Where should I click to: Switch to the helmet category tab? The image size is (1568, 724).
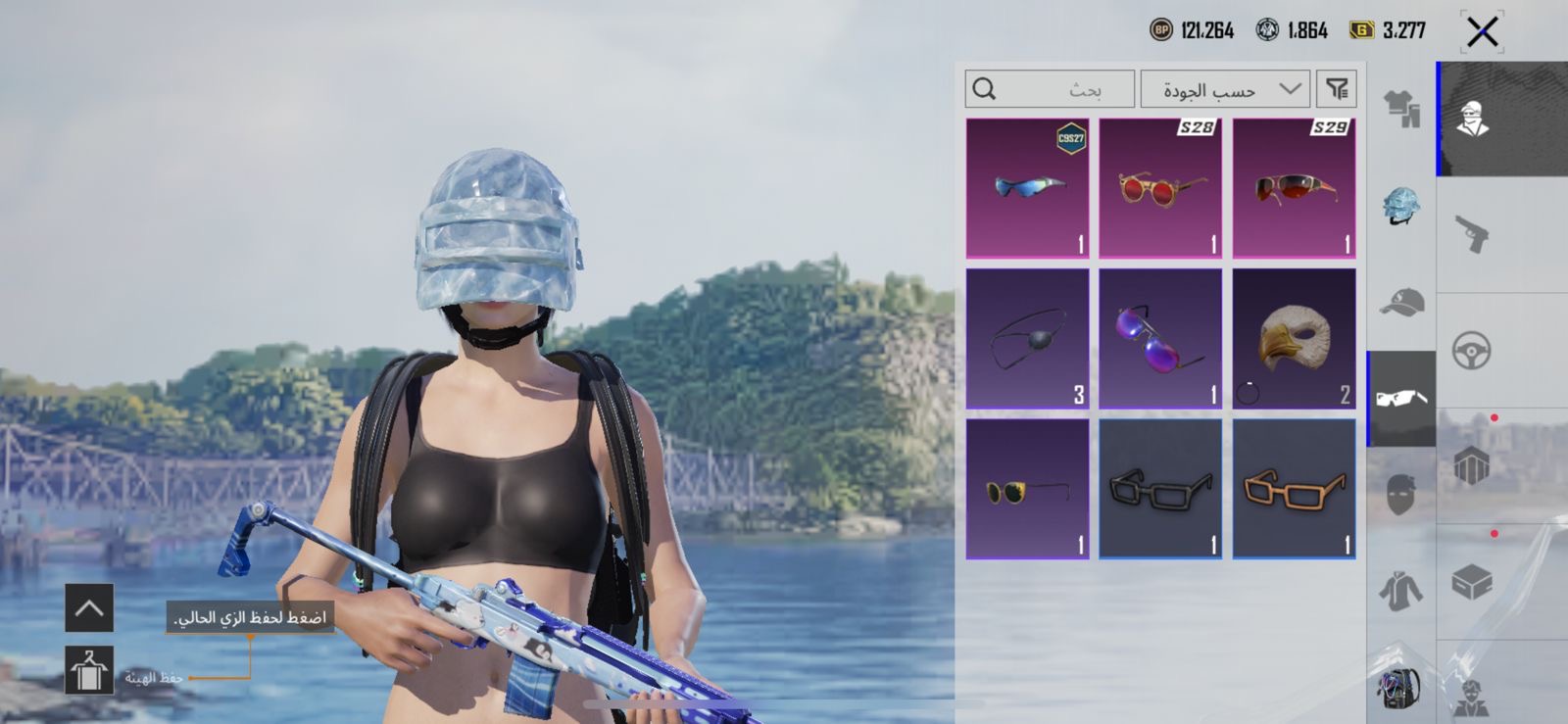(1401, 206)
